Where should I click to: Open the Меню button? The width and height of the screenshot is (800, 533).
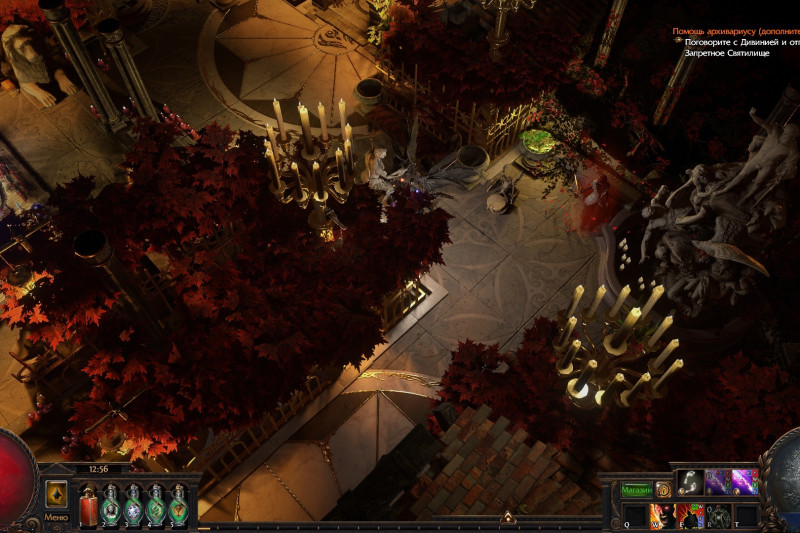click(x=56, y=517)
